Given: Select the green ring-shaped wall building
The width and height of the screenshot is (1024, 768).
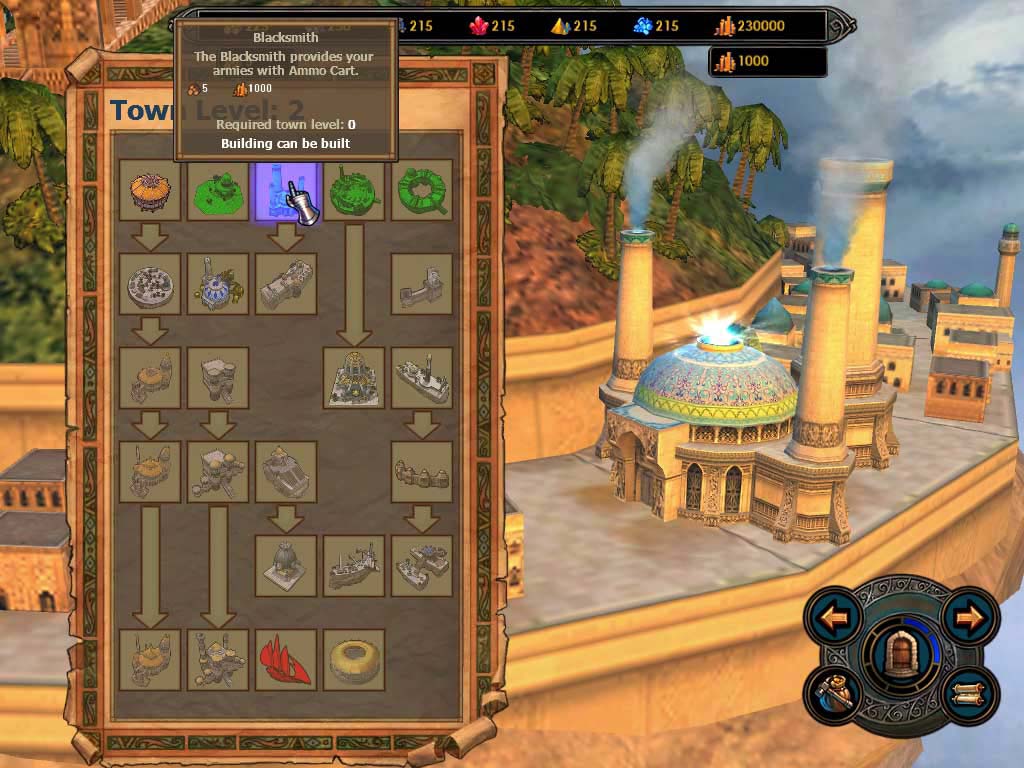Looking at the screenshot, I should tap(421, 190).
